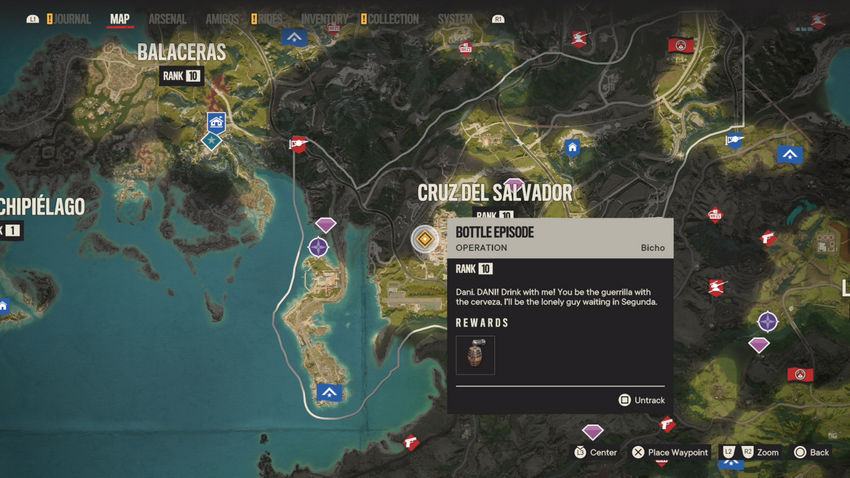Select the Bottle Episode operation marker

[425, 239]
